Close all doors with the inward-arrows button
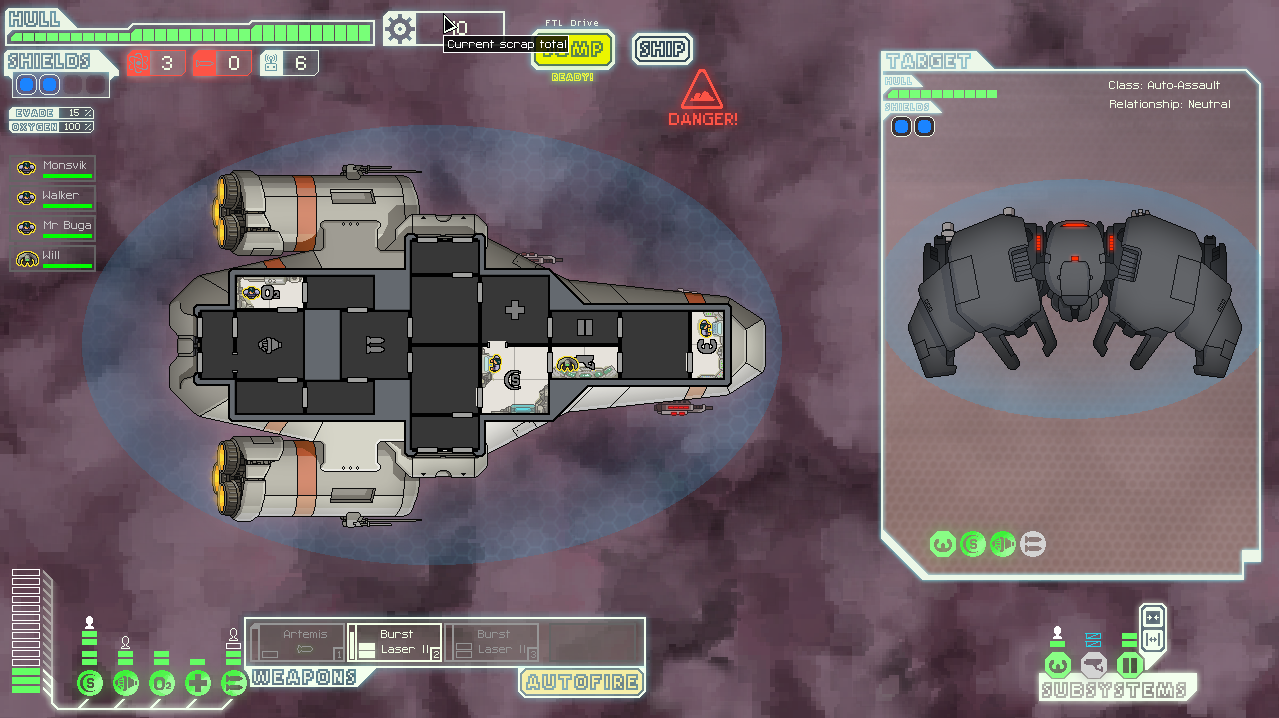 tap(1152, 616)
